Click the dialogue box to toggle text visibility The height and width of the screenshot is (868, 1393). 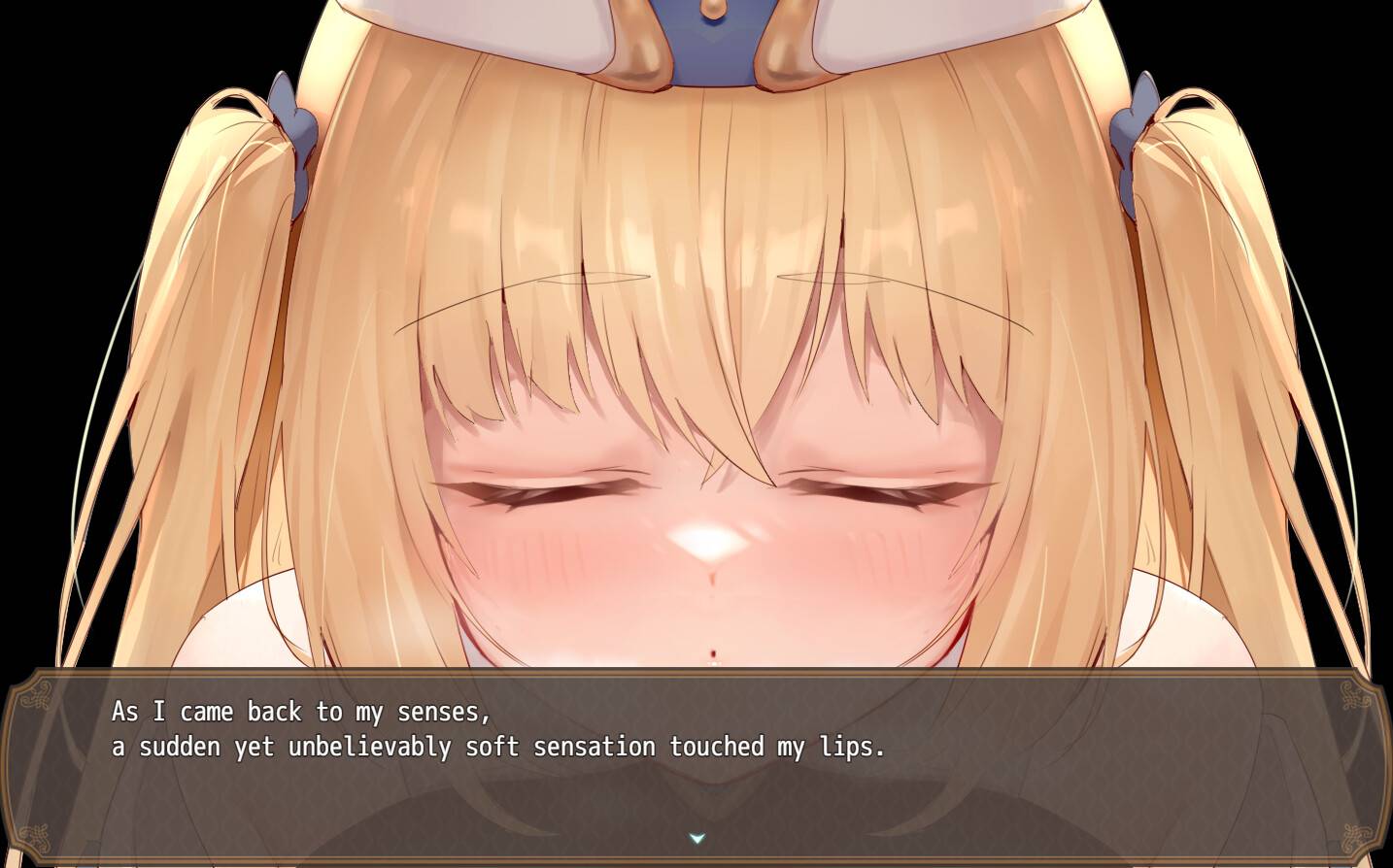696,767
